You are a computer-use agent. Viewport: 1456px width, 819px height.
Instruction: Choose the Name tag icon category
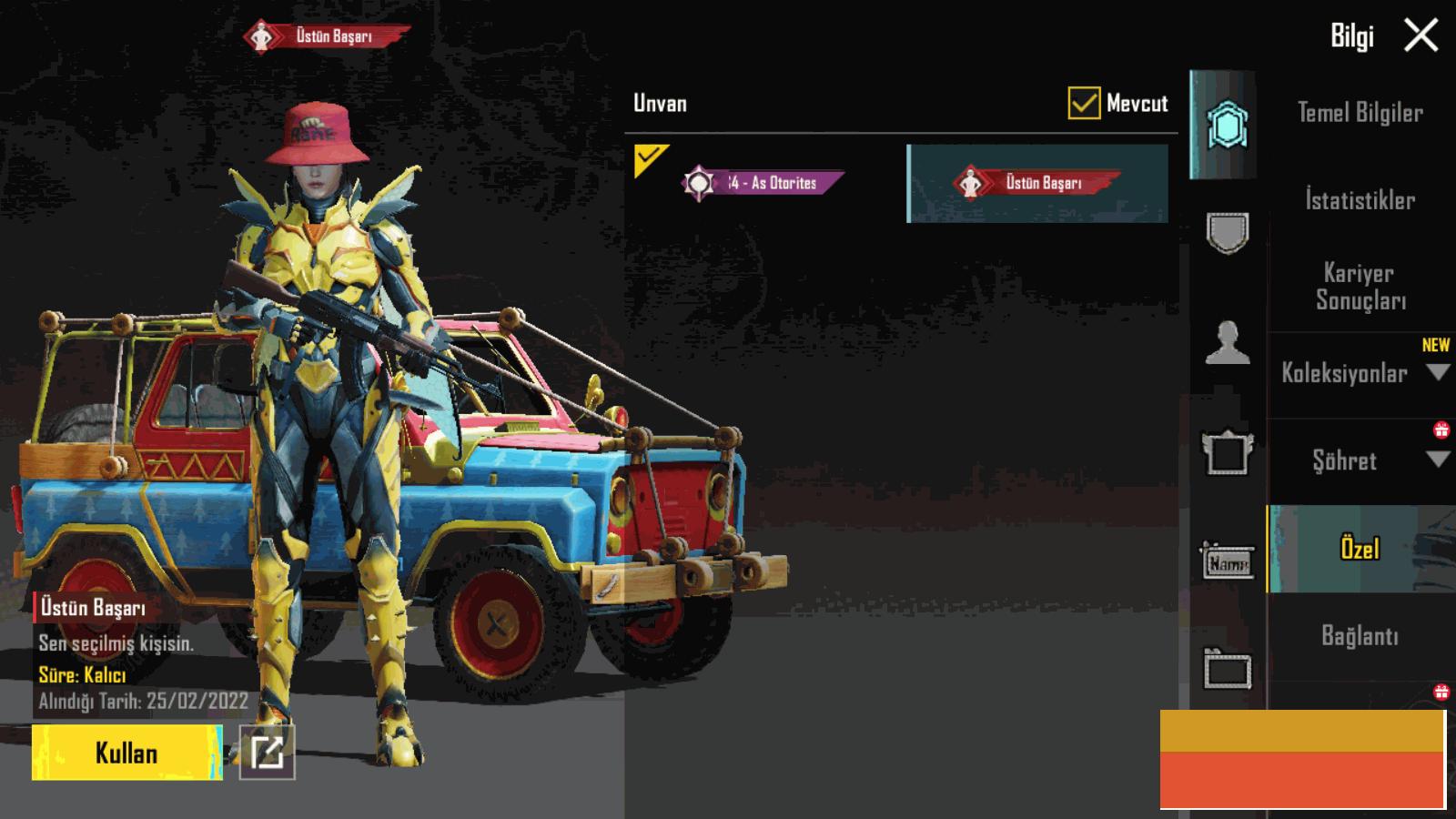(1227, 562)
